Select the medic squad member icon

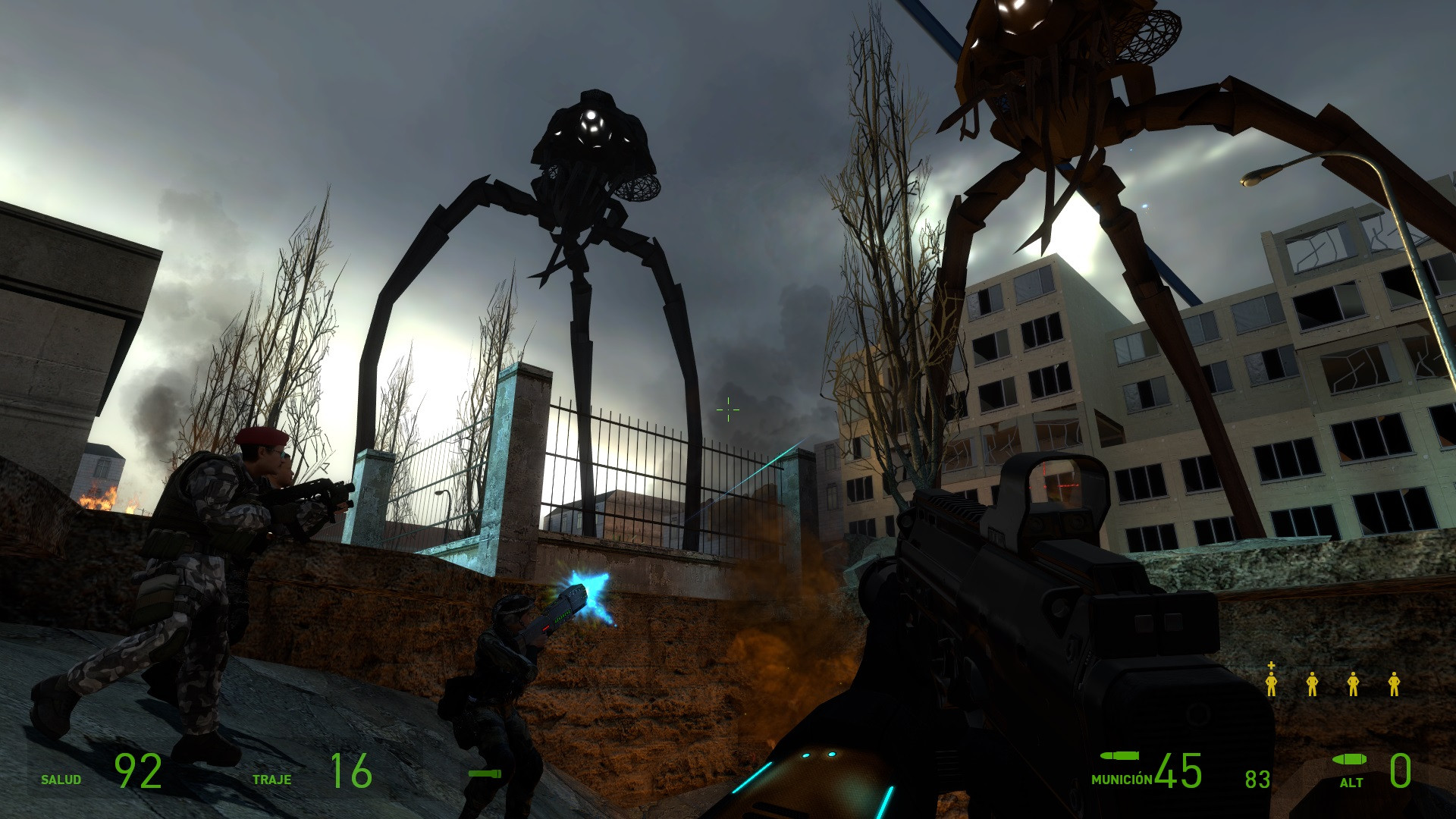[1272, 685]
